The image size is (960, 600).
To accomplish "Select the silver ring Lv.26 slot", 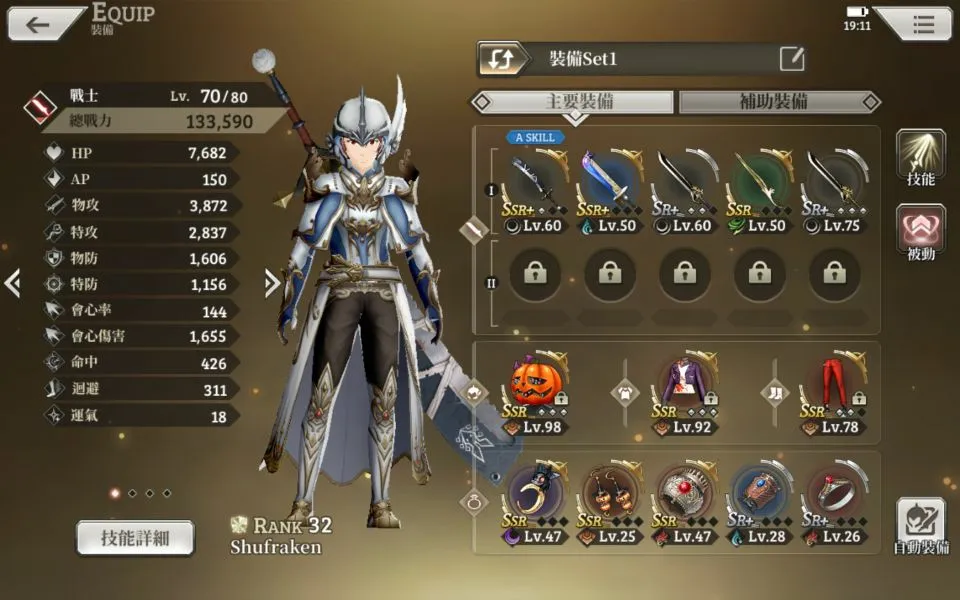I will (x=834, y=492).
